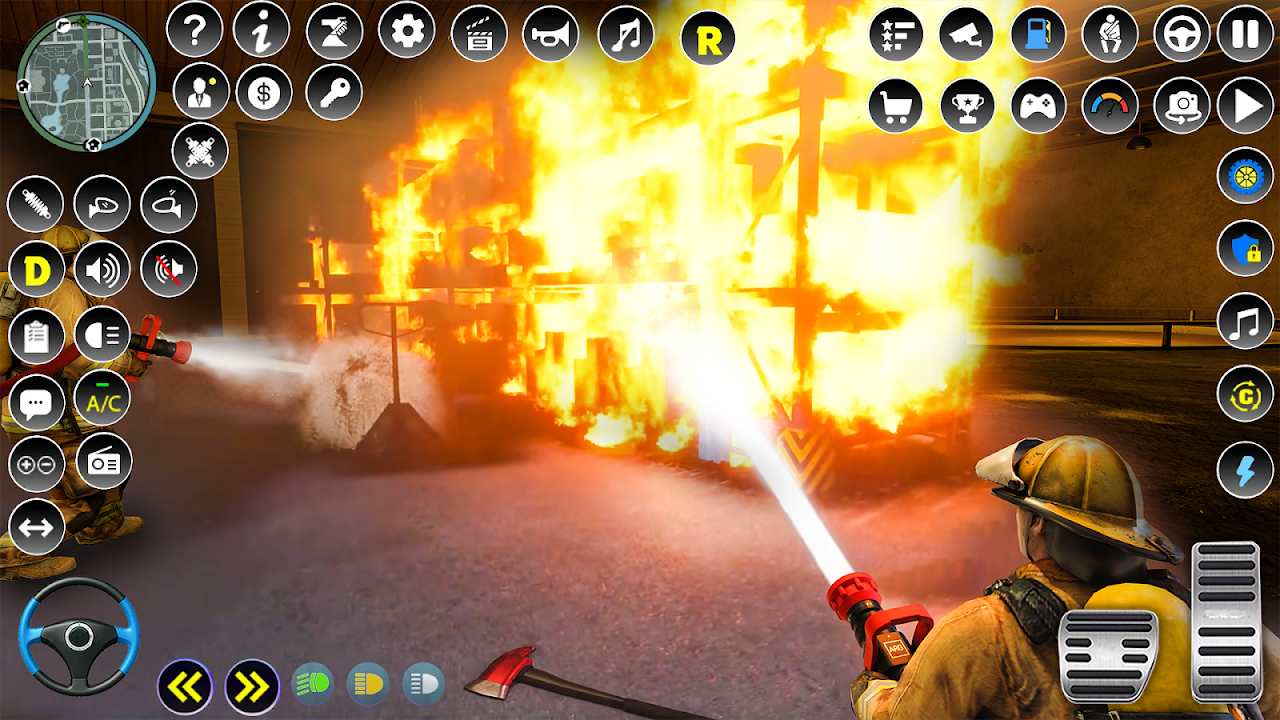Click the white play arrow button

1246,105
